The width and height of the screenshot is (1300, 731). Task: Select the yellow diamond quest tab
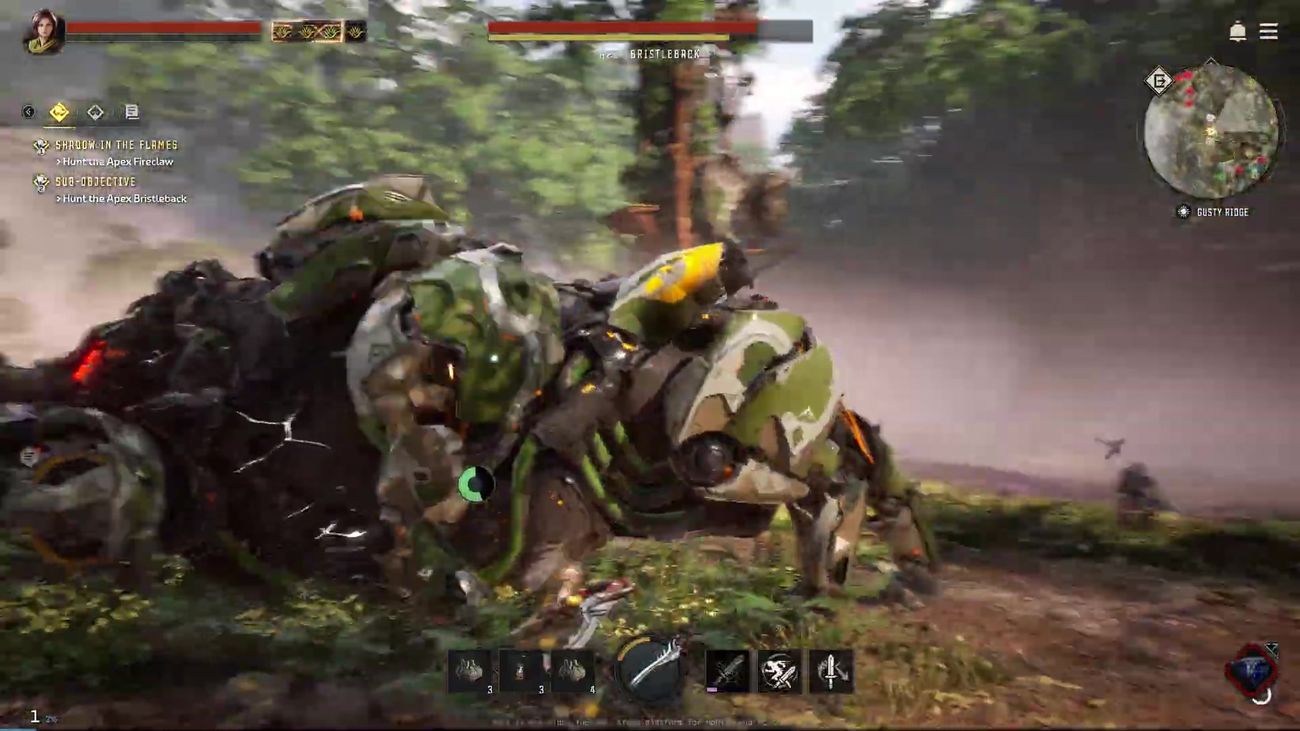click(59, 112)
